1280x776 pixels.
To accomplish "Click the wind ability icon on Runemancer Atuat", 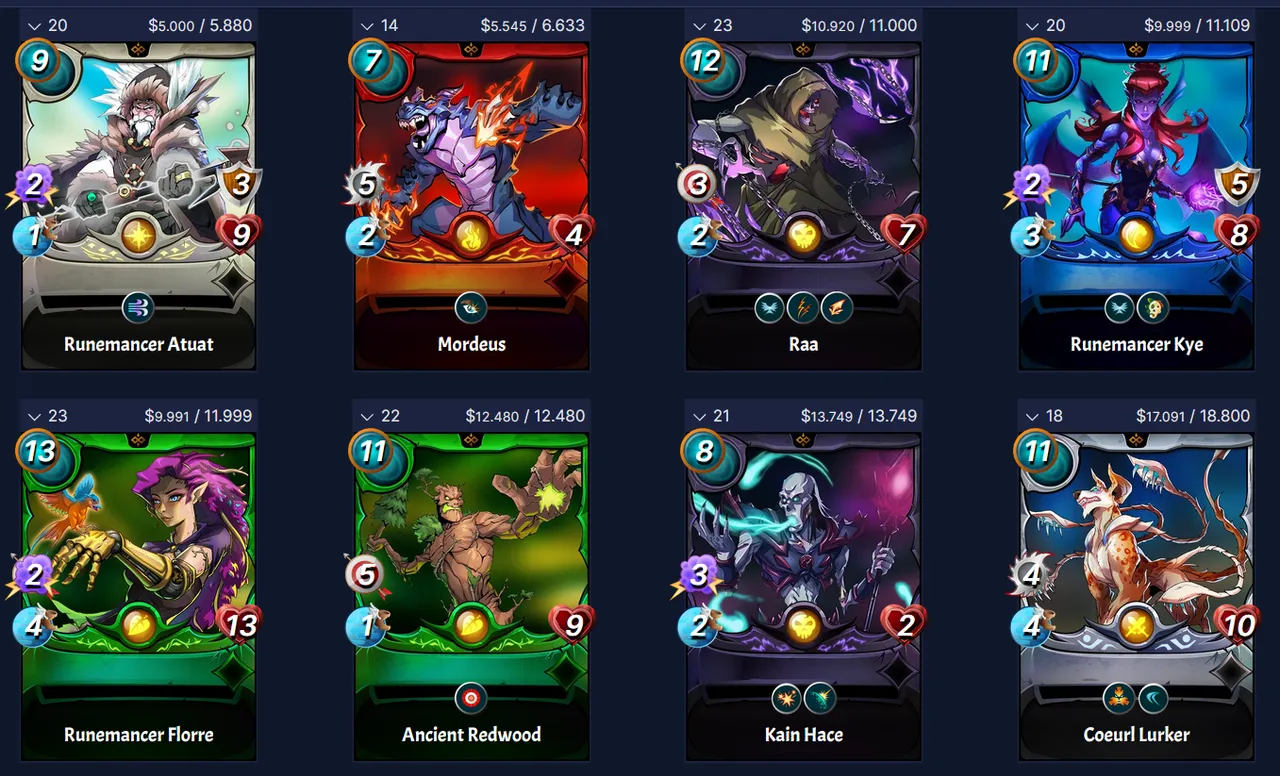I will click(138, 307).
